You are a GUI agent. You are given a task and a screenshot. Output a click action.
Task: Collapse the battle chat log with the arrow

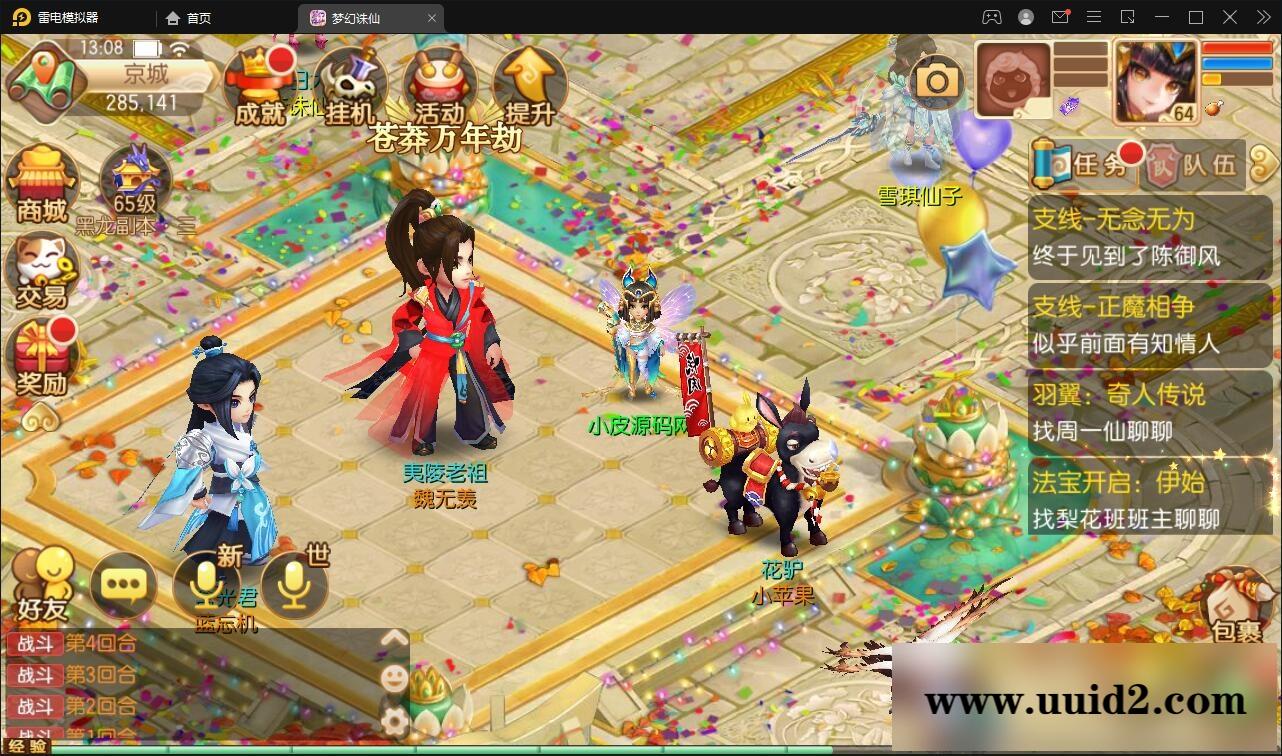395,637
